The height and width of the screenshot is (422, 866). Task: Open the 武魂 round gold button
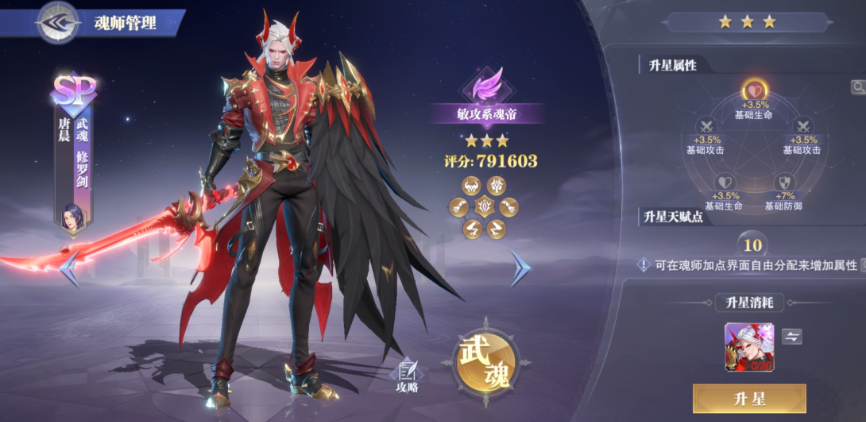click(486, 361)
